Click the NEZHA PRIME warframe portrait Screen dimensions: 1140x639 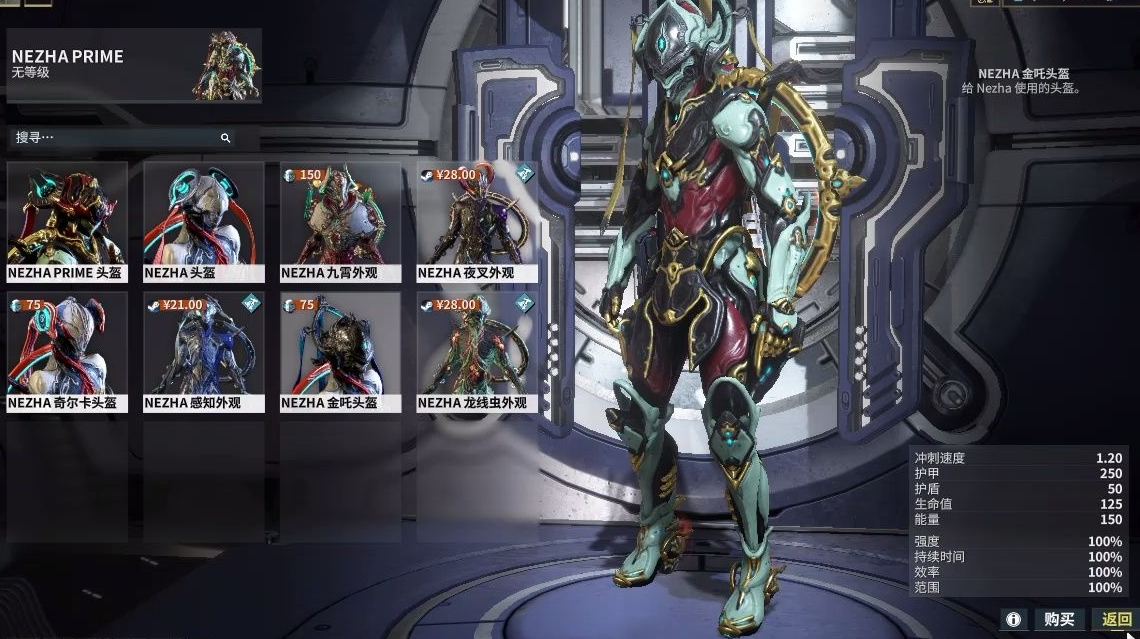click(227, 66)
